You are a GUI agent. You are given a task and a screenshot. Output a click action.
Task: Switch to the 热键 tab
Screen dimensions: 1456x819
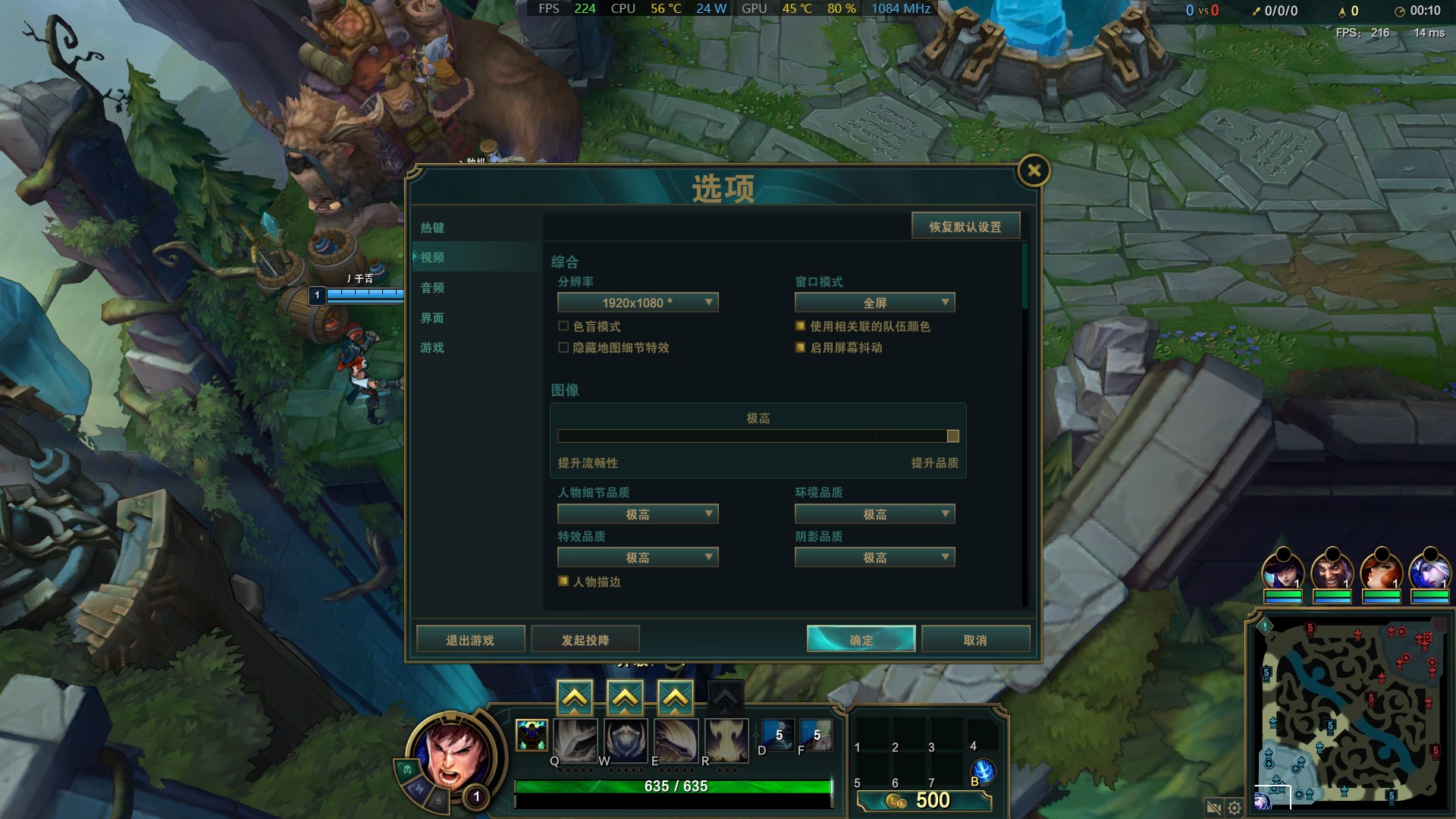tap(431, 227)
